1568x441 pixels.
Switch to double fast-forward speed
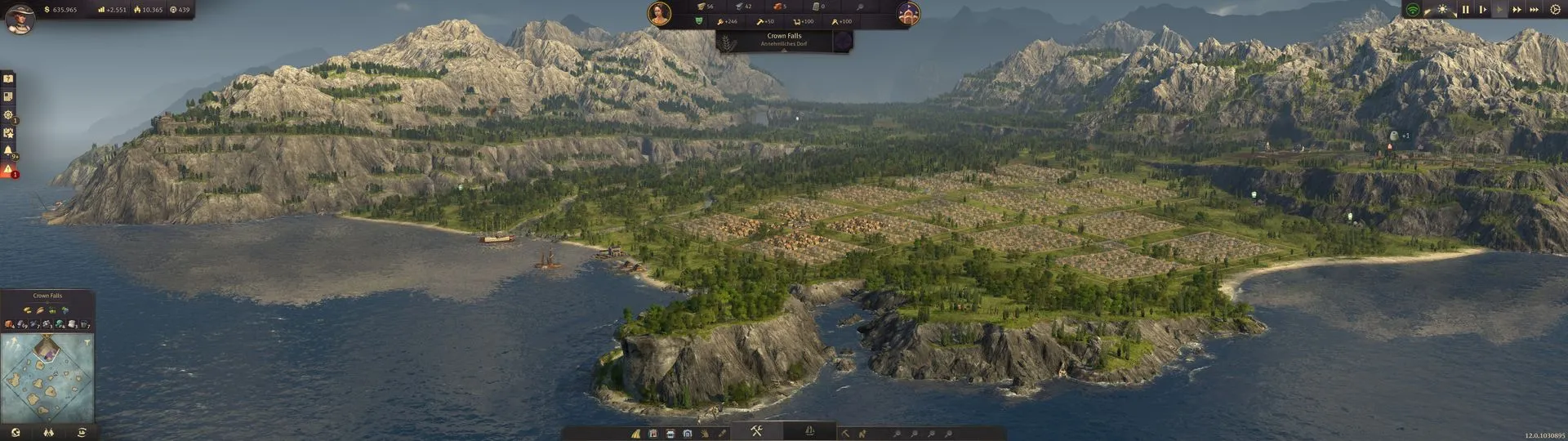coord(1517,10)
